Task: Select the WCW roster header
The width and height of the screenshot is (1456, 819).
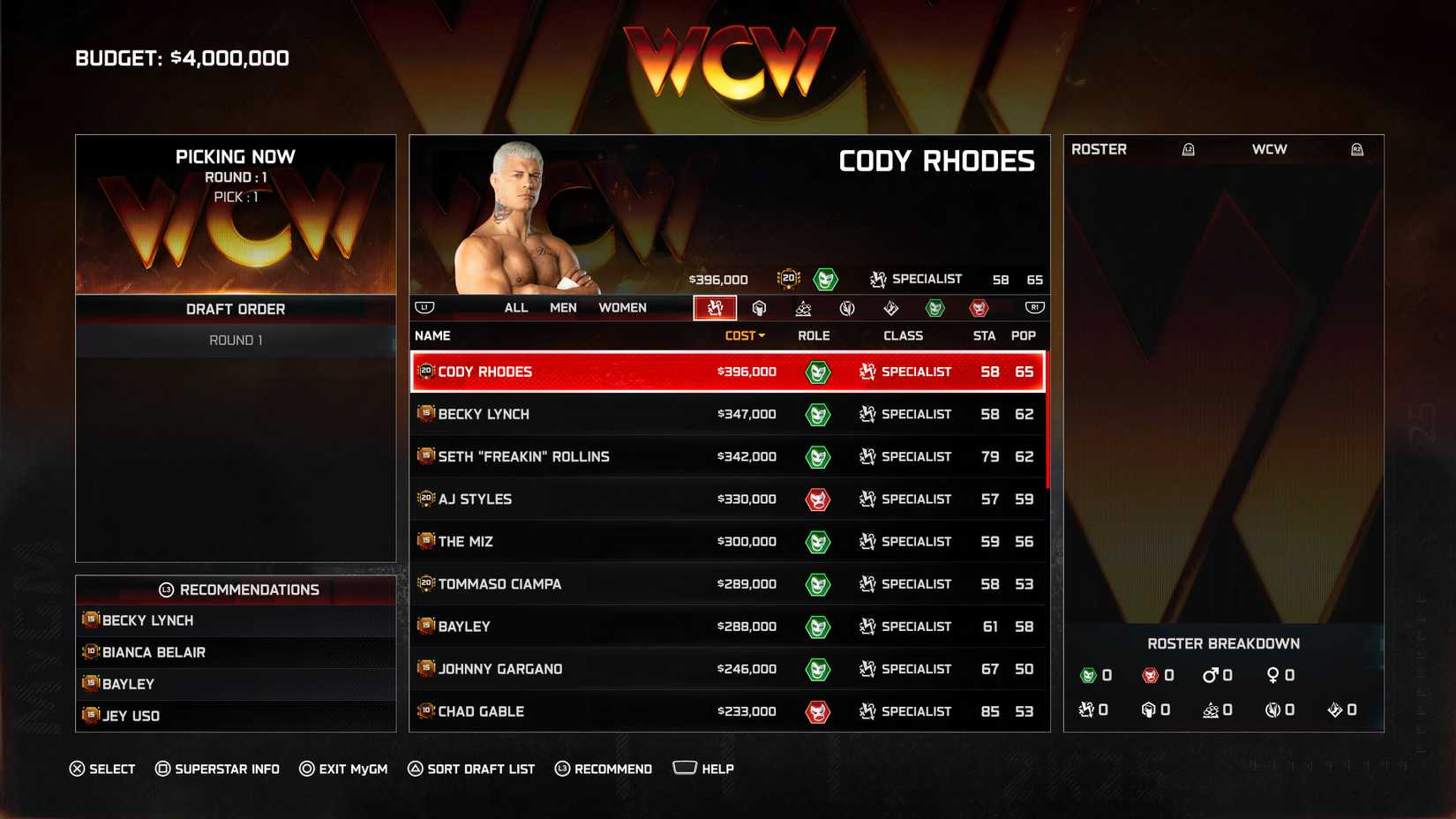Action: (1271, 148)
